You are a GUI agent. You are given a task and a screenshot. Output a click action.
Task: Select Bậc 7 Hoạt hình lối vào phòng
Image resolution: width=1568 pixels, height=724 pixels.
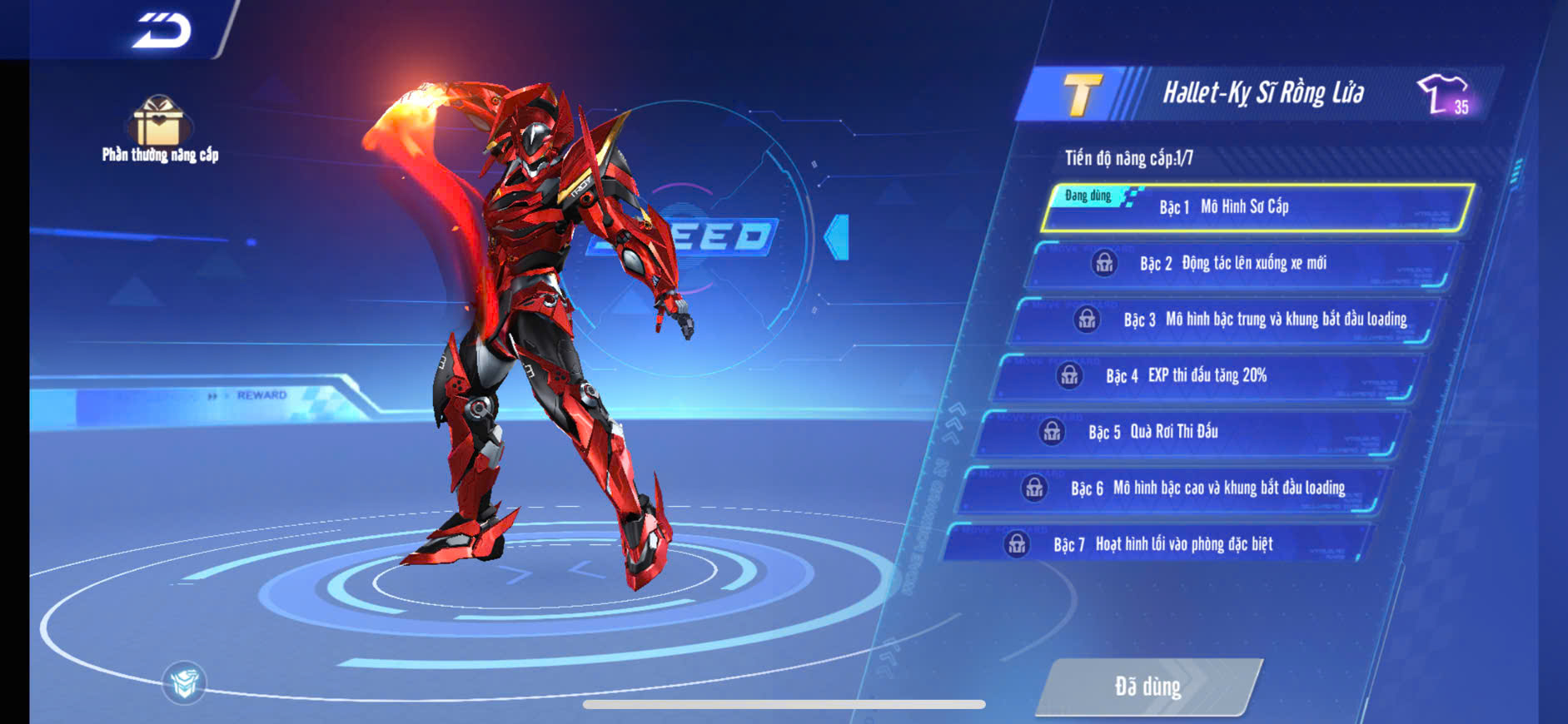tap(1157, 544)
